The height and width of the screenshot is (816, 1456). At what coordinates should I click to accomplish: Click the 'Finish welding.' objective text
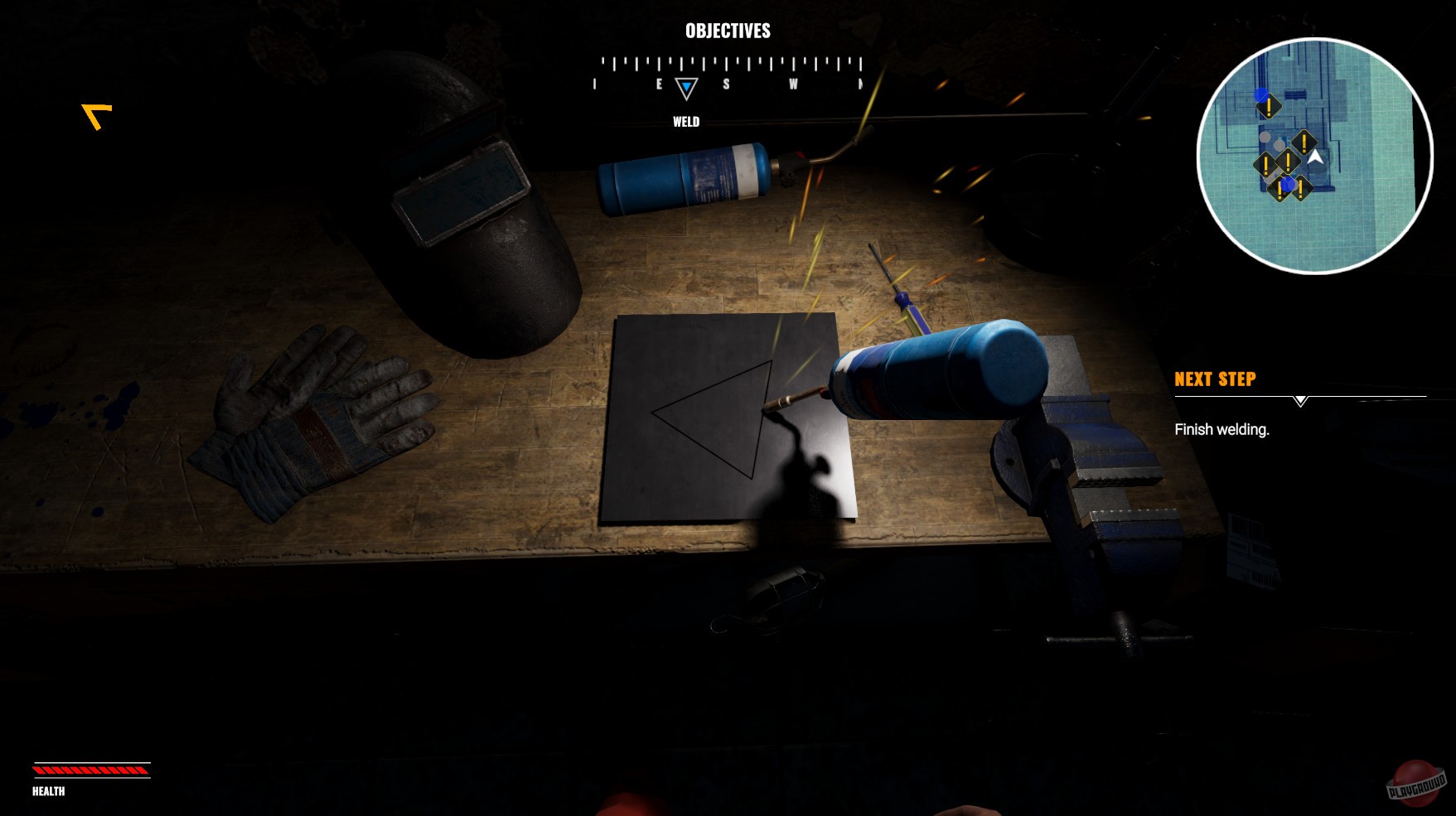coord(1221,430)
